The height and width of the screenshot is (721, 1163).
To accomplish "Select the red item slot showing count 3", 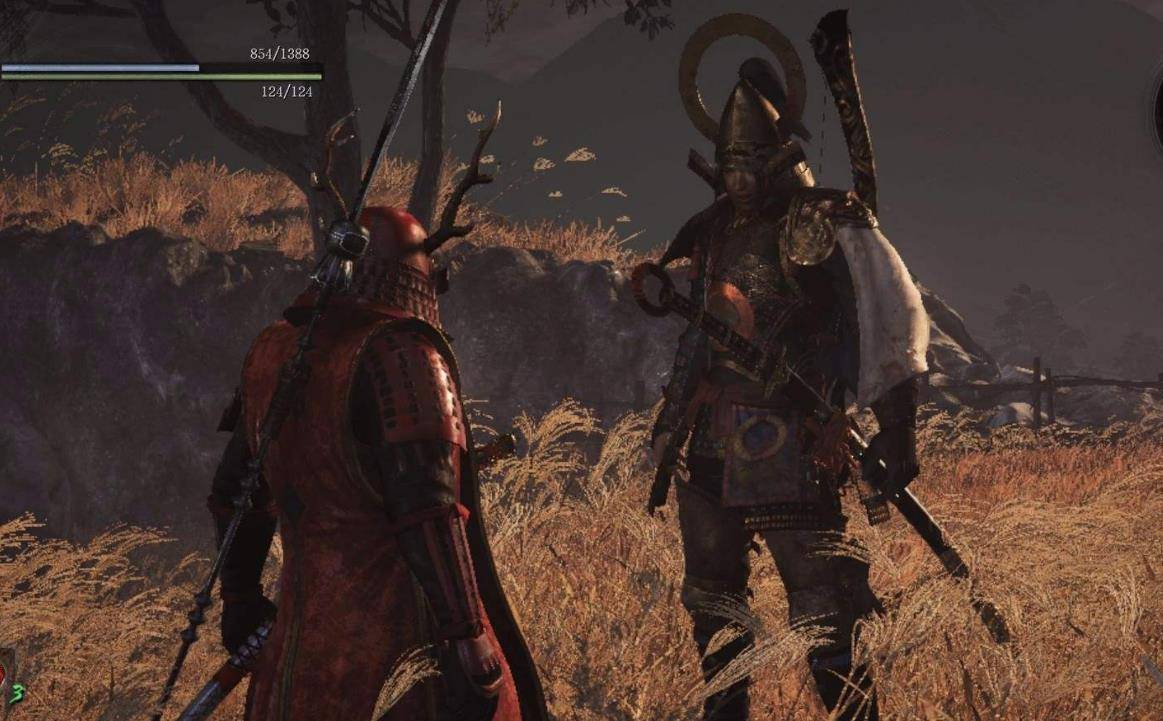I will pyautogui.click(x=8, y=675).
